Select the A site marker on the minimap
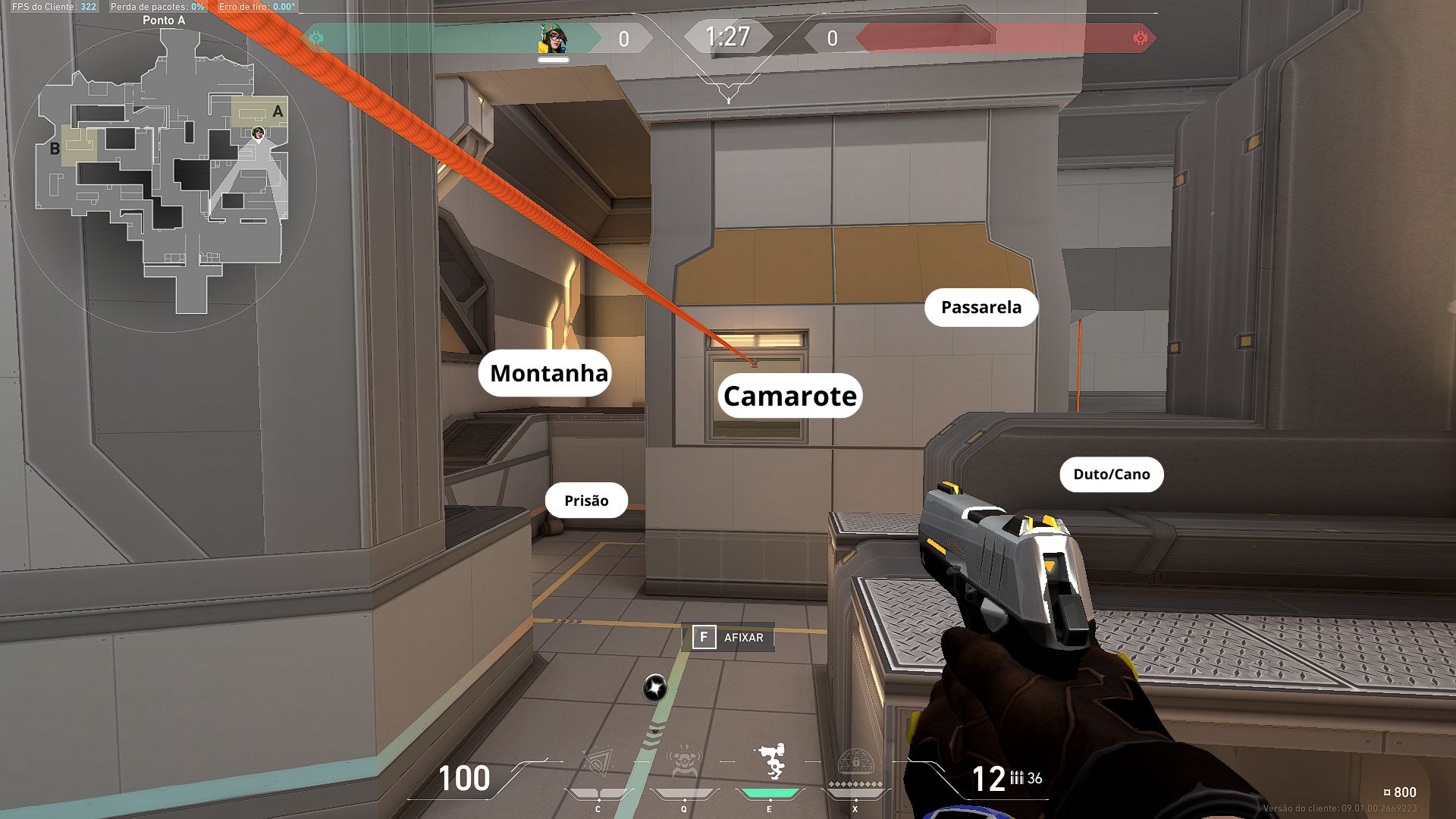This screenshot has width=1456, height=819. coord(278,112)
